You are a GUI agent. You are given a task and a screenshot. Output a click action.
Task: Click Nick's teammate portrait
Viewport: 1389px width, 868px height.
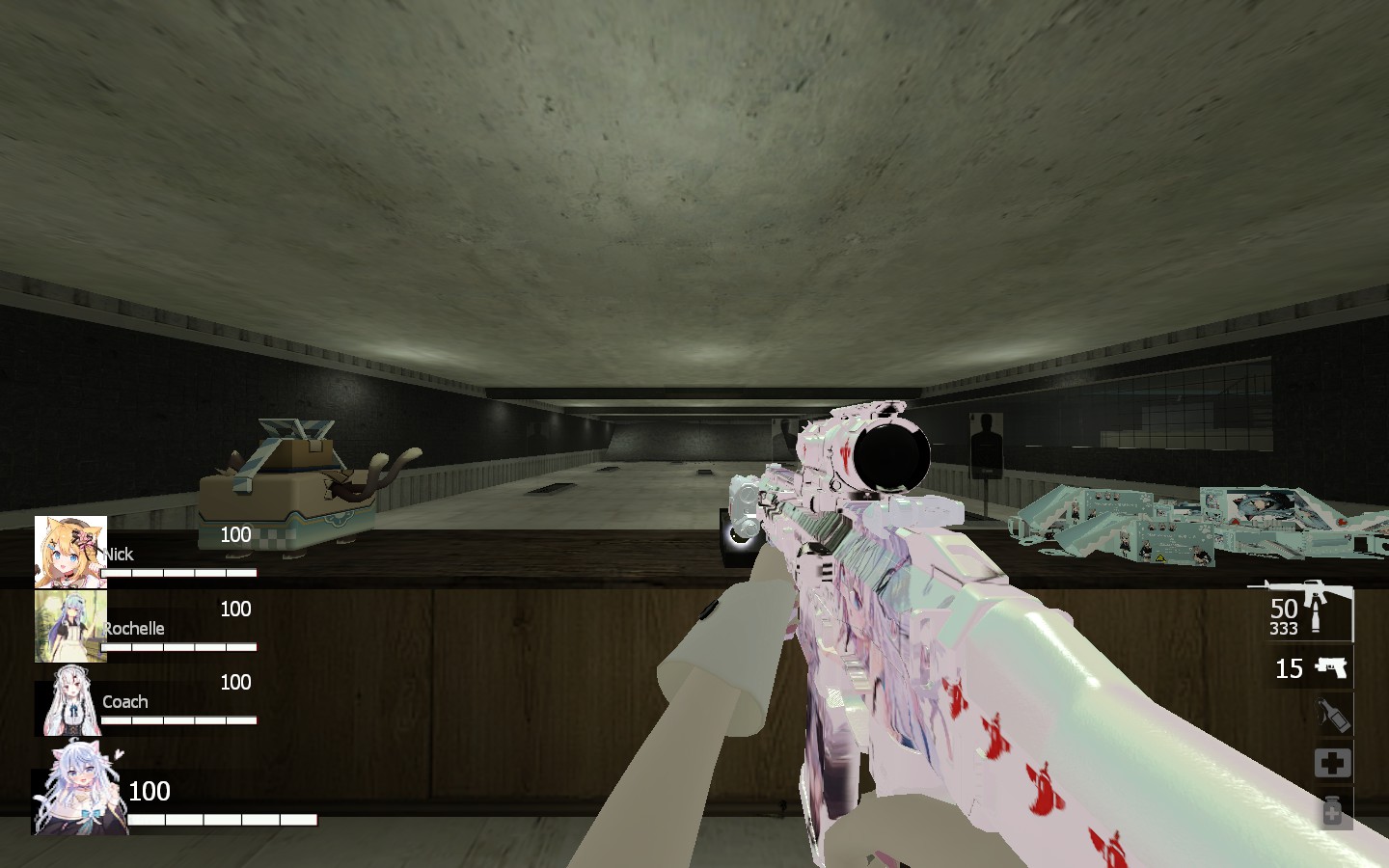coord(70,553)
